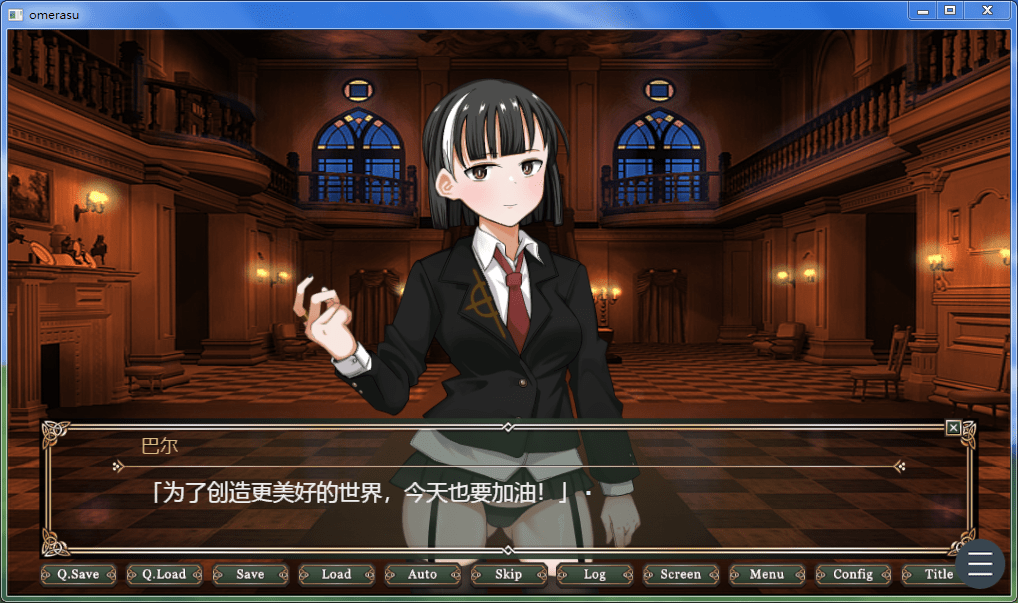Activate the Skip button

[x=508, y=574]
